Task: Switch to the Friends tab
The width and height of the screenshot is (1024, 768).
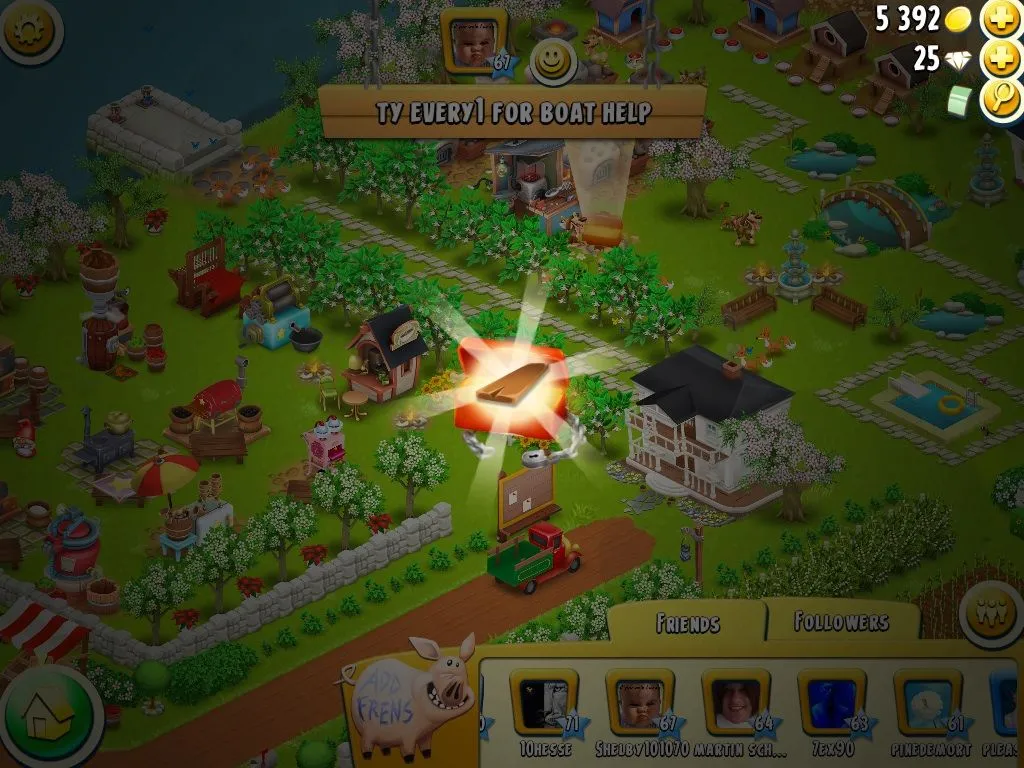Action: tap(687, 623)
